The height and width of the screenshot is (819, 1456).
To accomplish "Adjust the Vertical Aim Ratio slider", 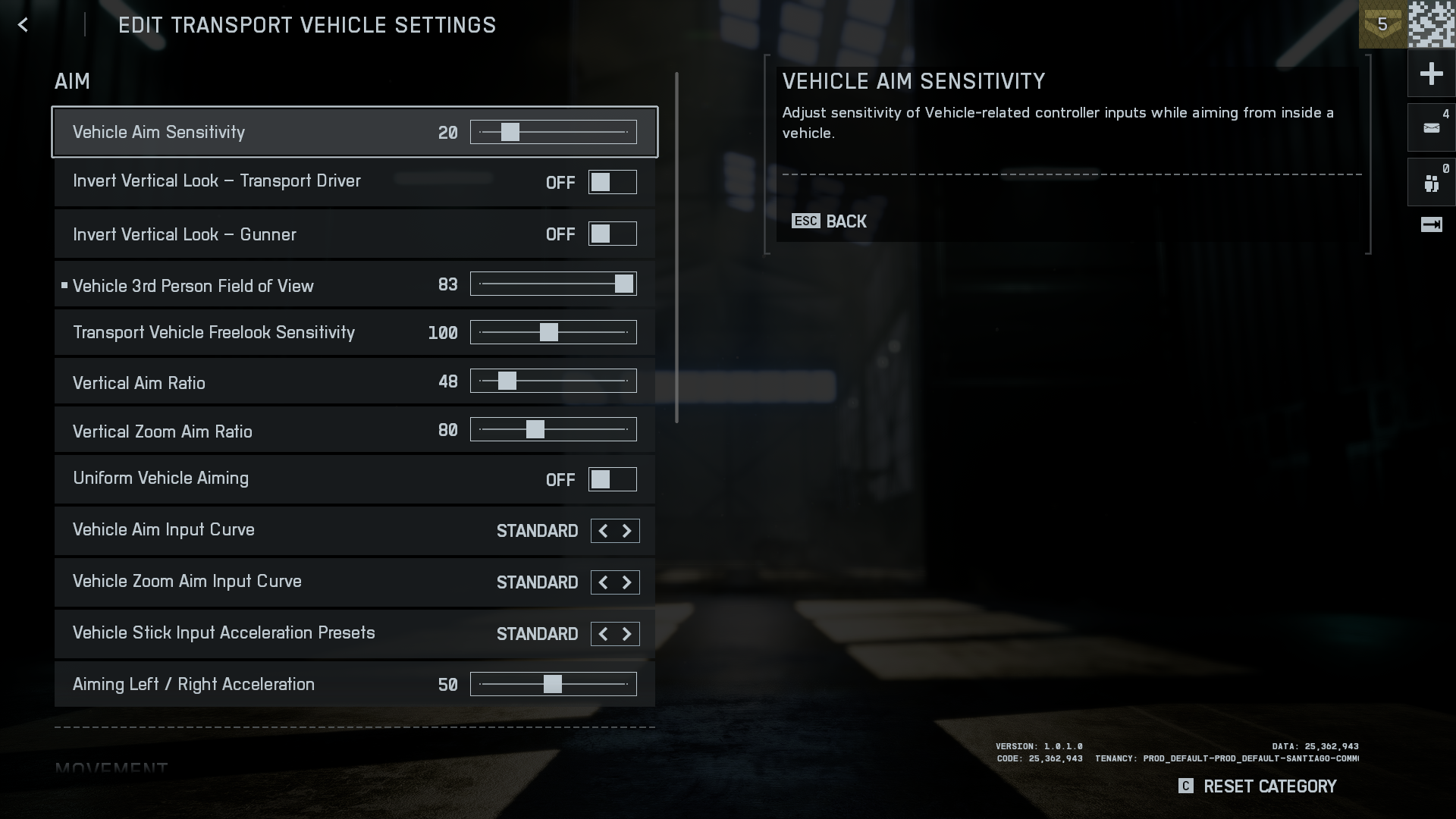I will click(507, 381).
